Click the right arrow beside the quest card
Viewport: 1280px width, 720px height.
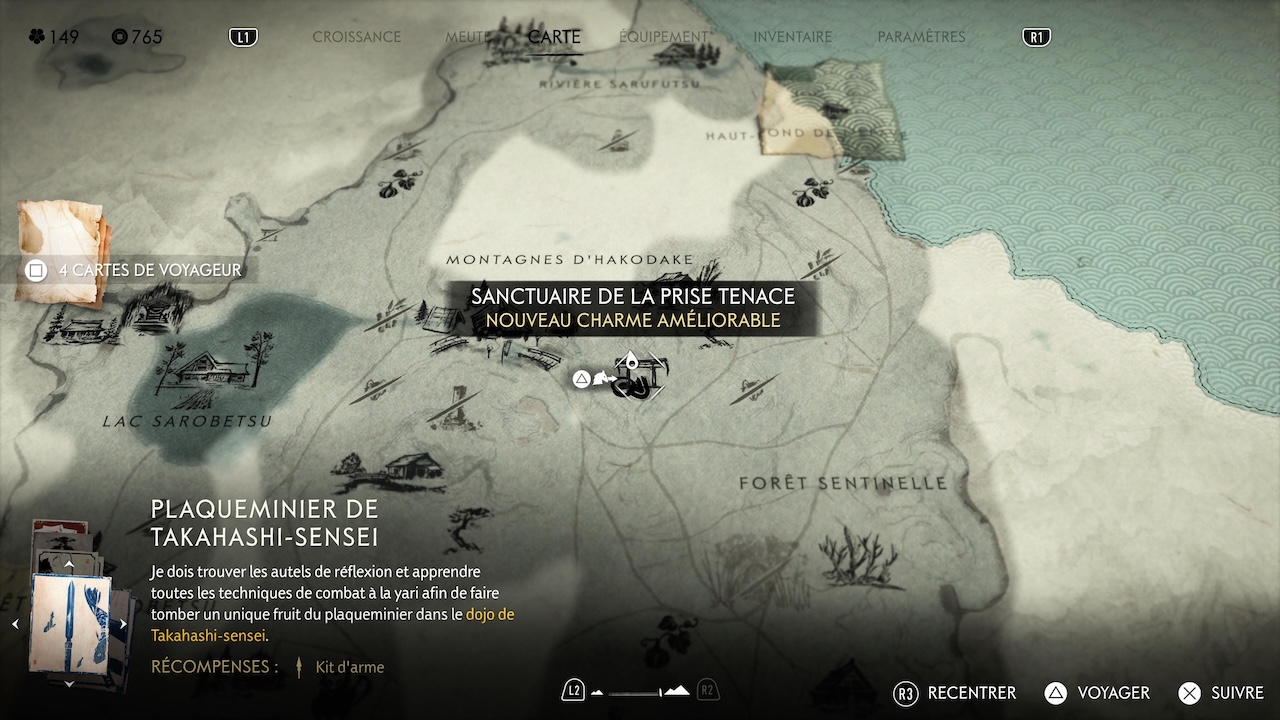coord(123,624)
